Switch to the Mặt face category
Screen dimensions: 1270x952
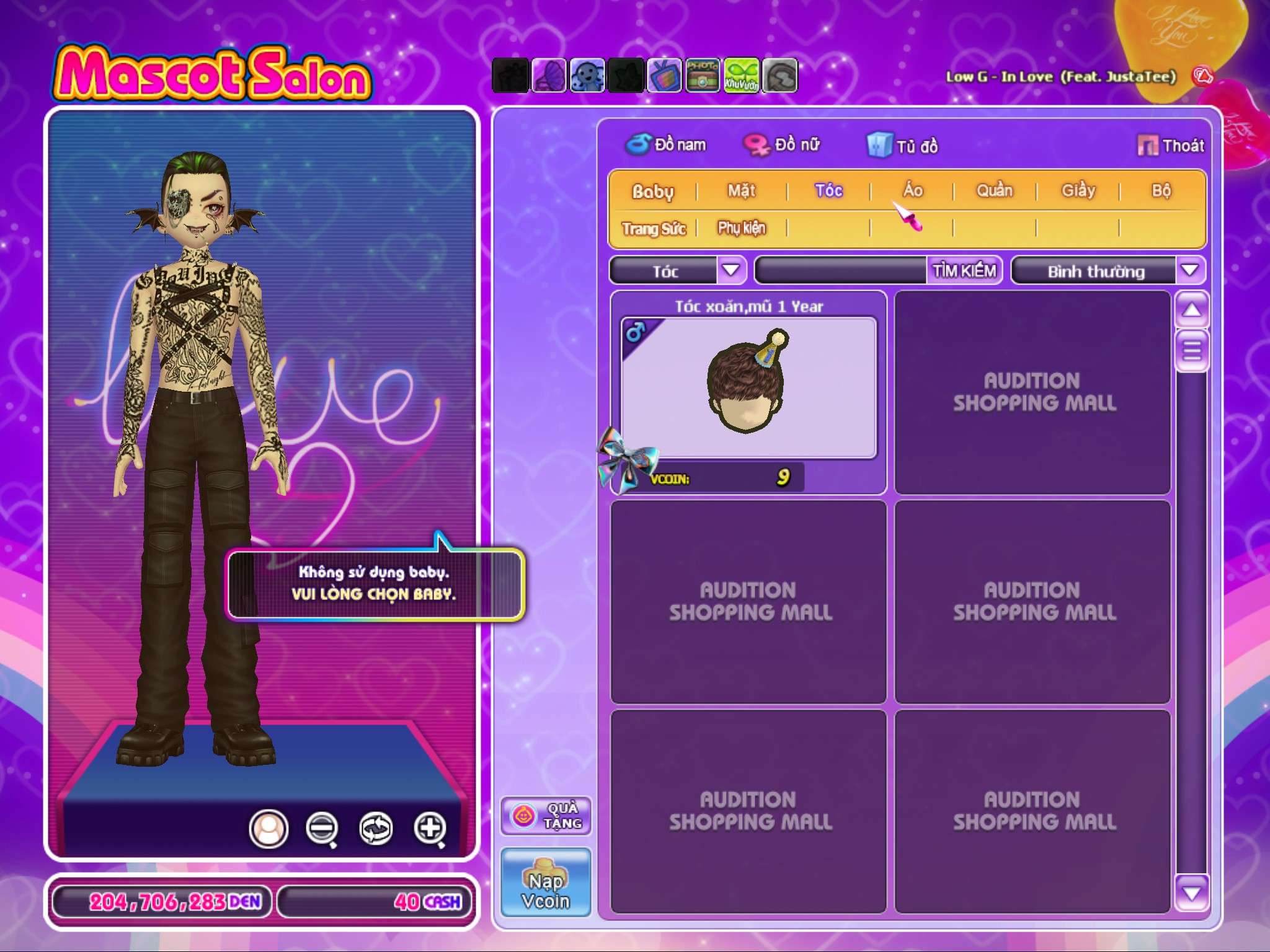tap(742, 191)
